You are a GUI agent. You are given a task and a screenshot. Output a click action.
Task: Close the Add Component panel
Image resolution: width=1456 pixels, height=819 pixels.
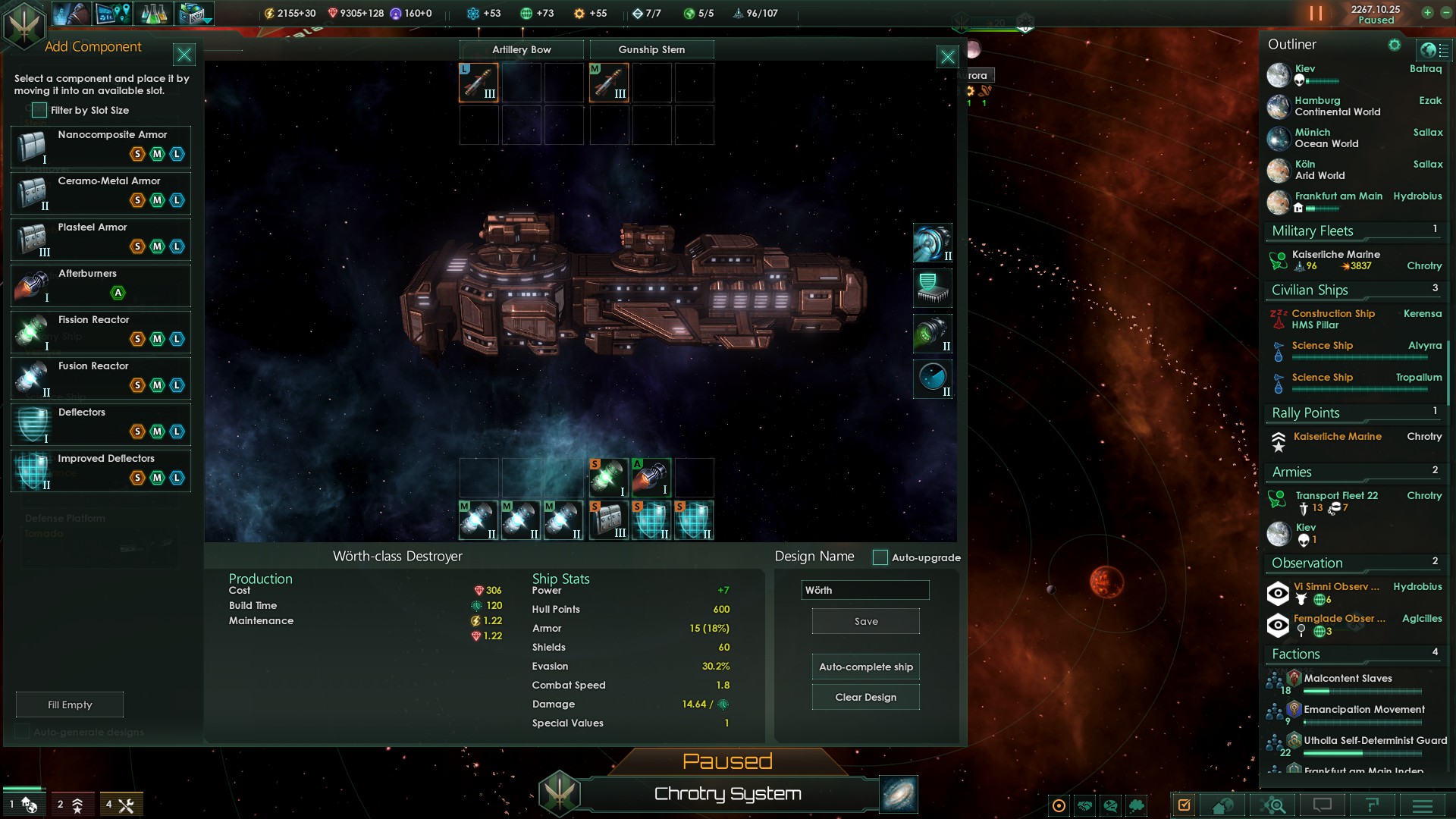click(x=184, y=54)
